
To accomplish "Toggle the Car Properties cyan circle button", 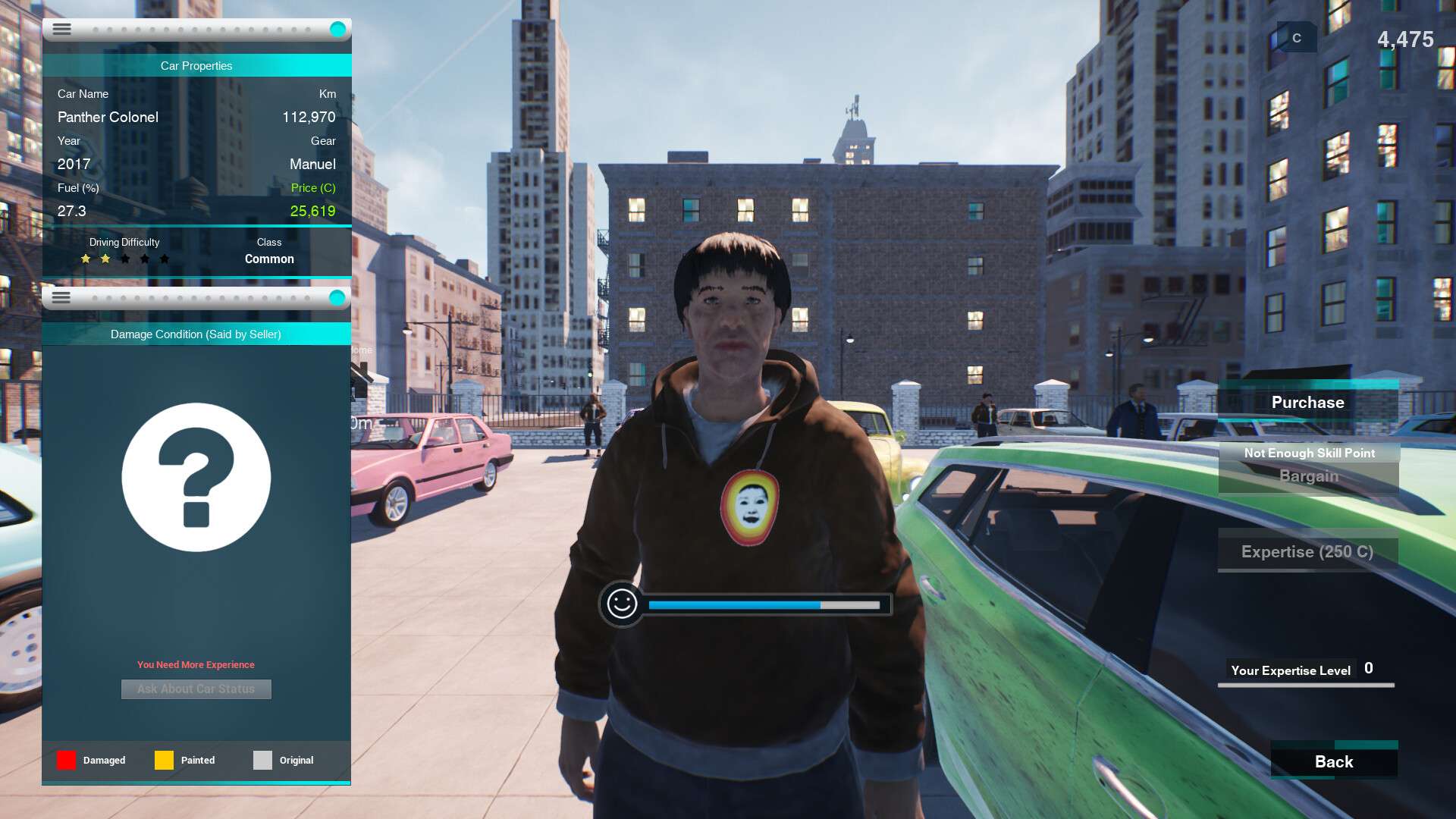I will 337,30.
